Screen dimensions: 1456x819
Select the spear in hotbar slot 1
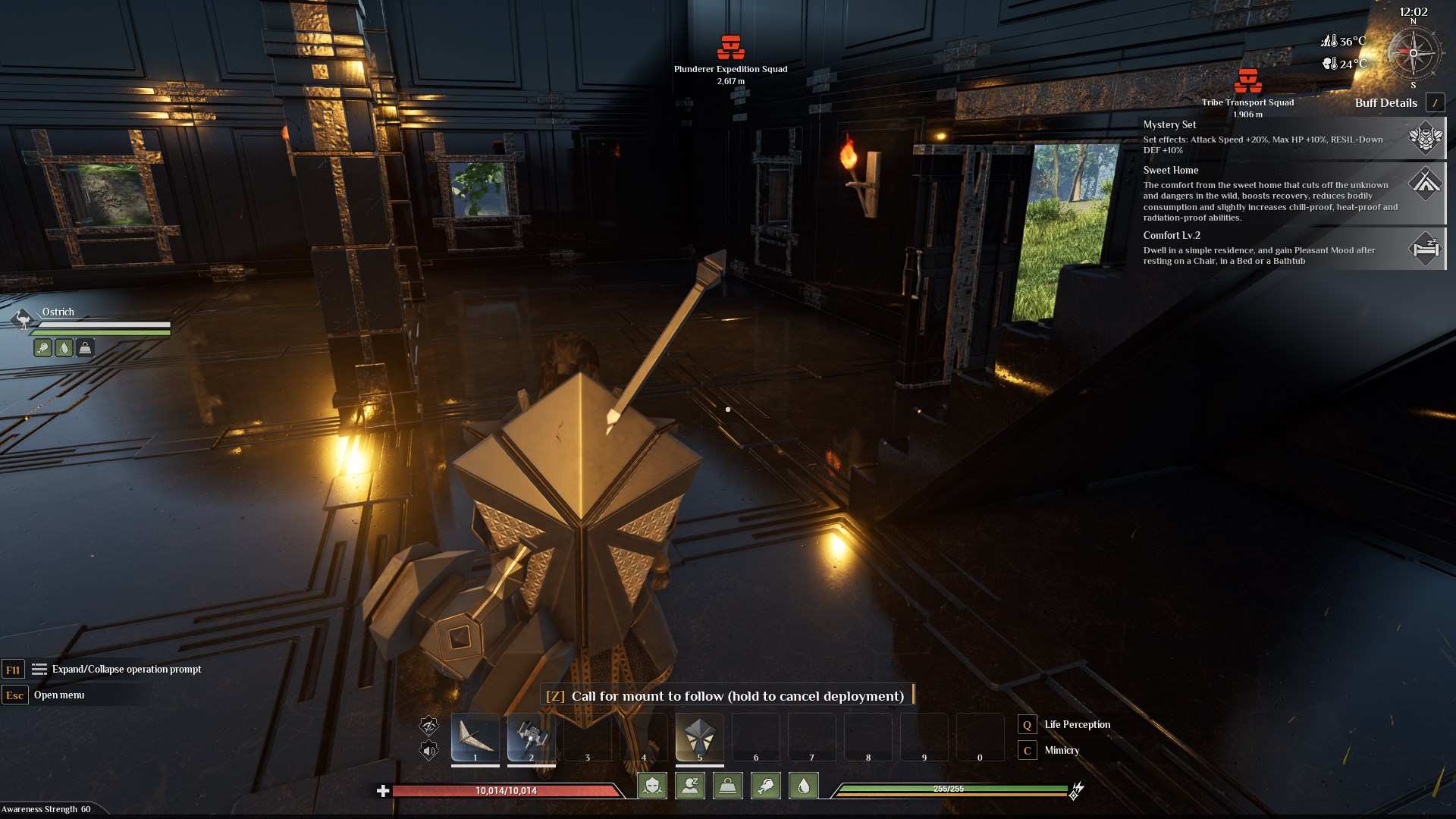click(x=475, y=737)
